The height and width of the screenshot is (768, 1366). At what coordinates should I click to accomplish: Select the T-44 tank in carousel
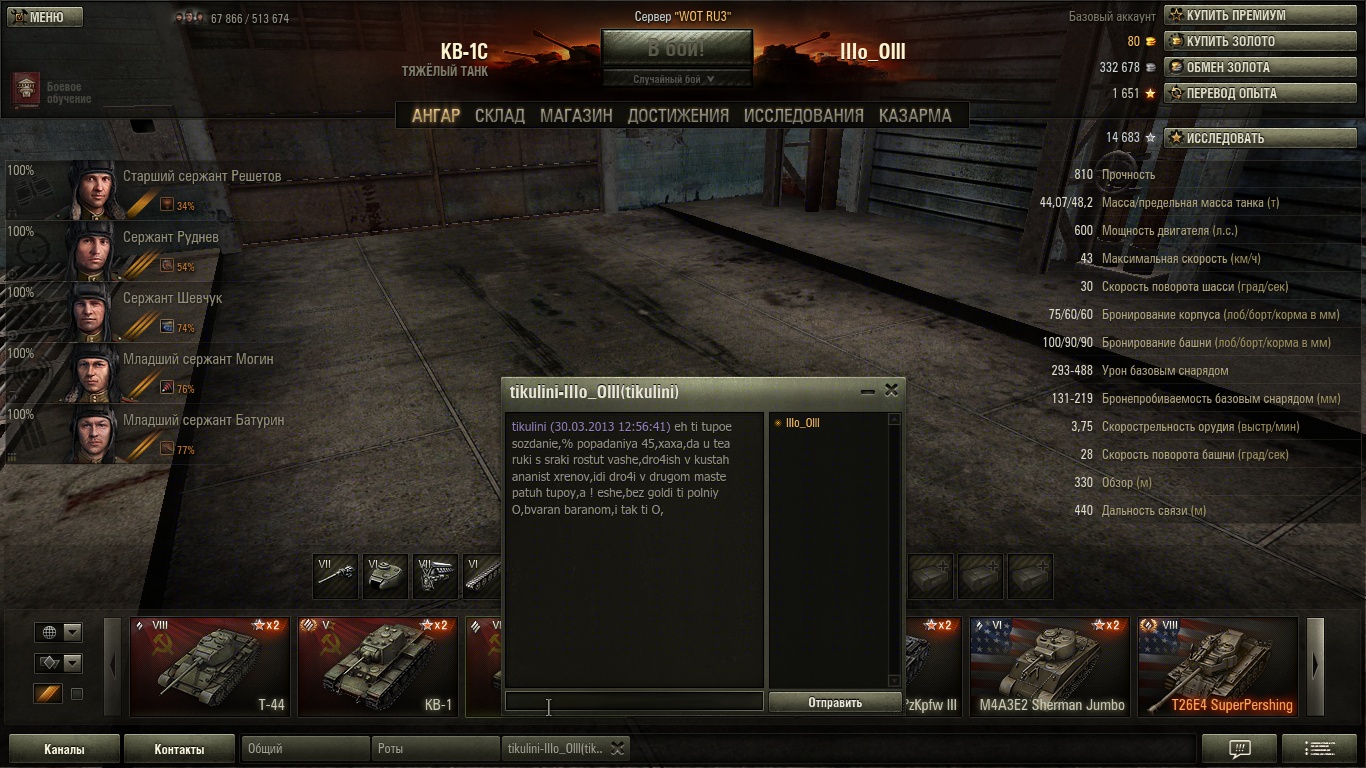210,666
